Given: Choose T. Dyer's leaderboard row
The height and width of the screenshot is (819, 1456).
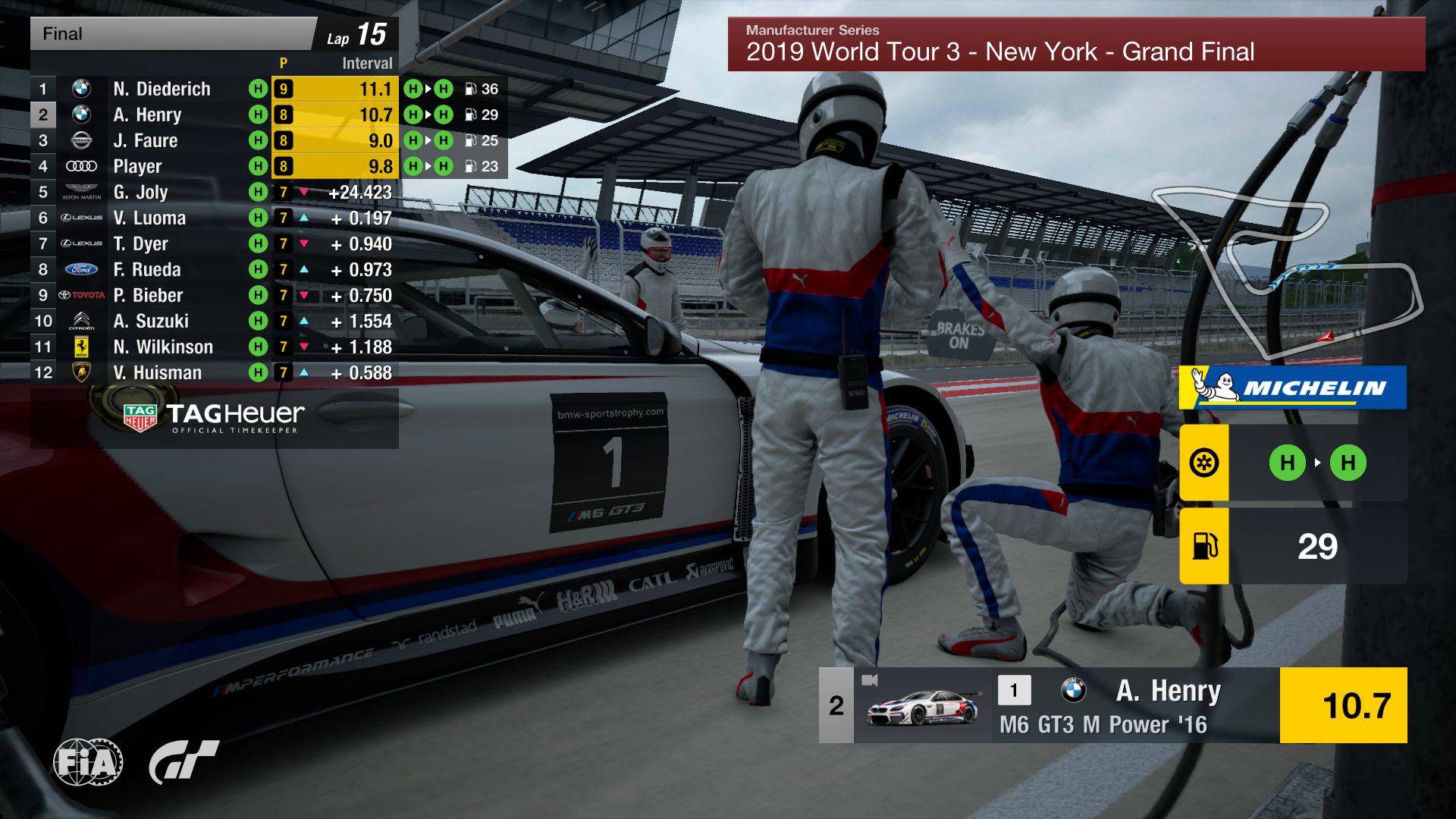Looking at the screenshot, I should pyautogui.click(x=140, y=243).
